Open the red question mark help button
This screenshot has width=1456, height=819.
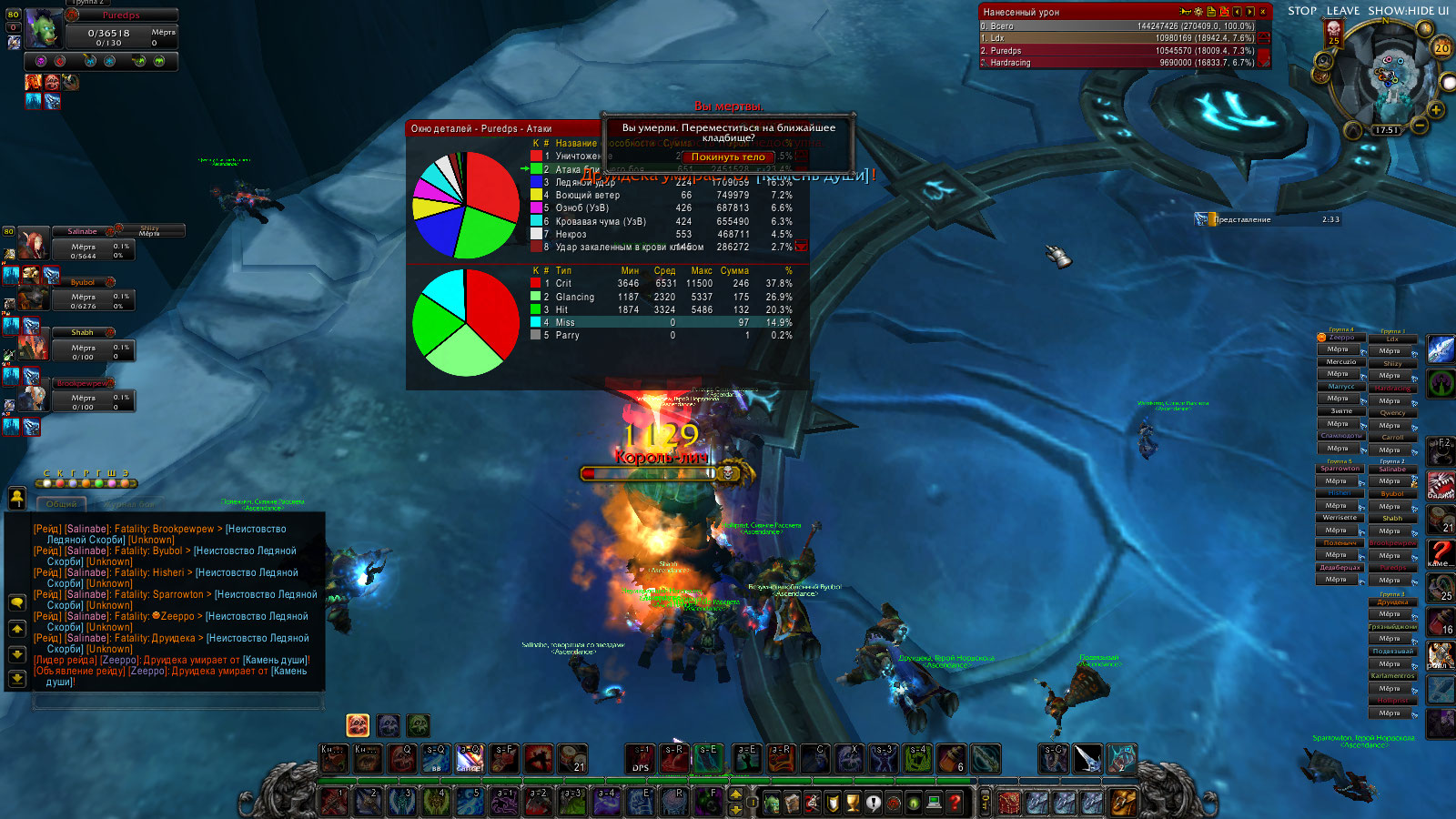coord(955,803)
